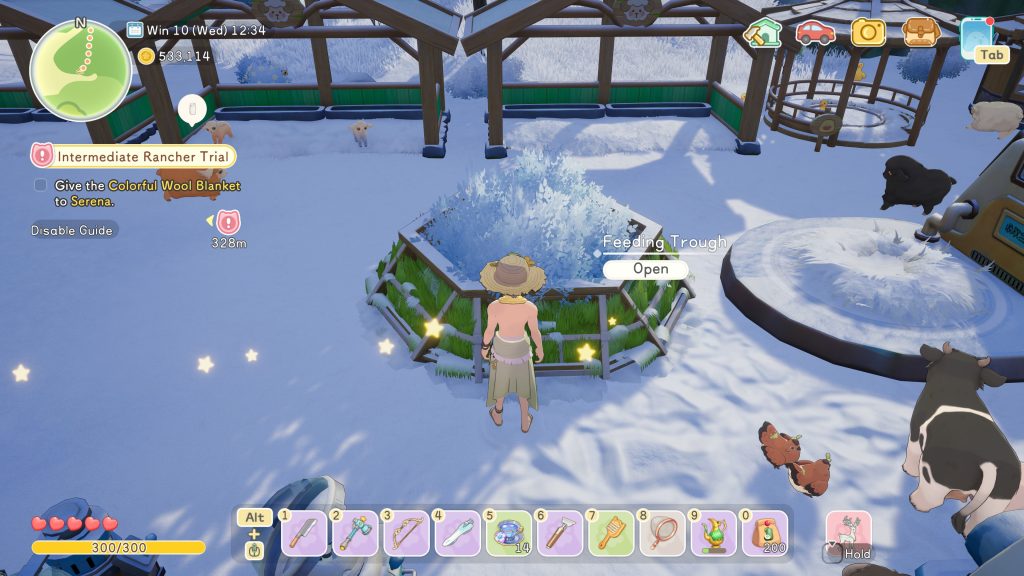Choose the green watering can slot

click(x=712, y=534)
